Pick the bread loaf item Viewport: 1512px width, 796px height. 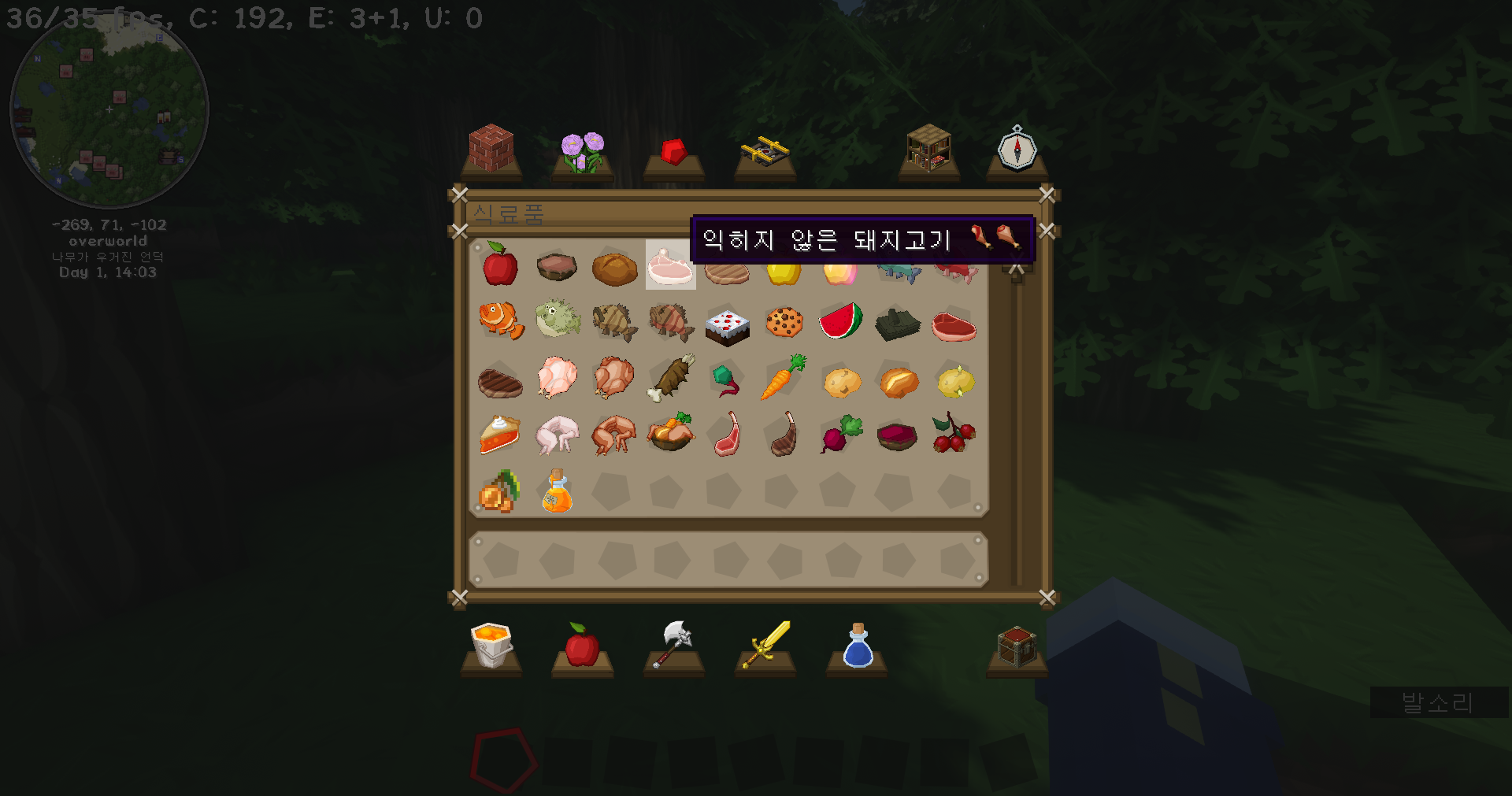[614, 268]
